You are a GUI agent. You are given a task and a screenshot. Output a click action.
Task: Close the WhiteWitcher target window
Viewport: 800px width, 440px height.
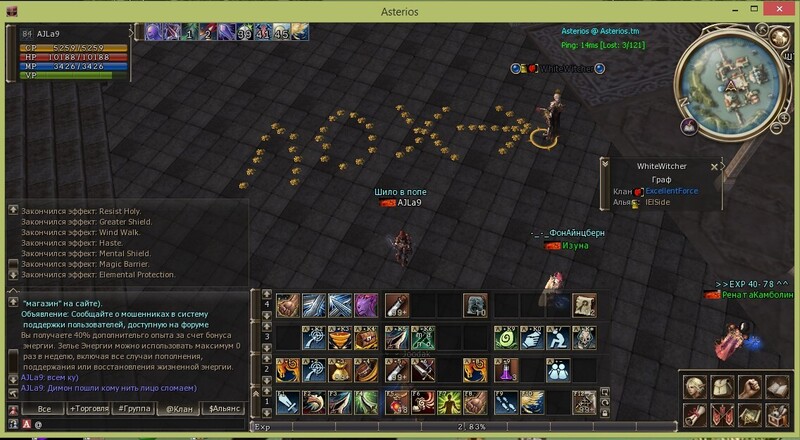click(714, 167)
